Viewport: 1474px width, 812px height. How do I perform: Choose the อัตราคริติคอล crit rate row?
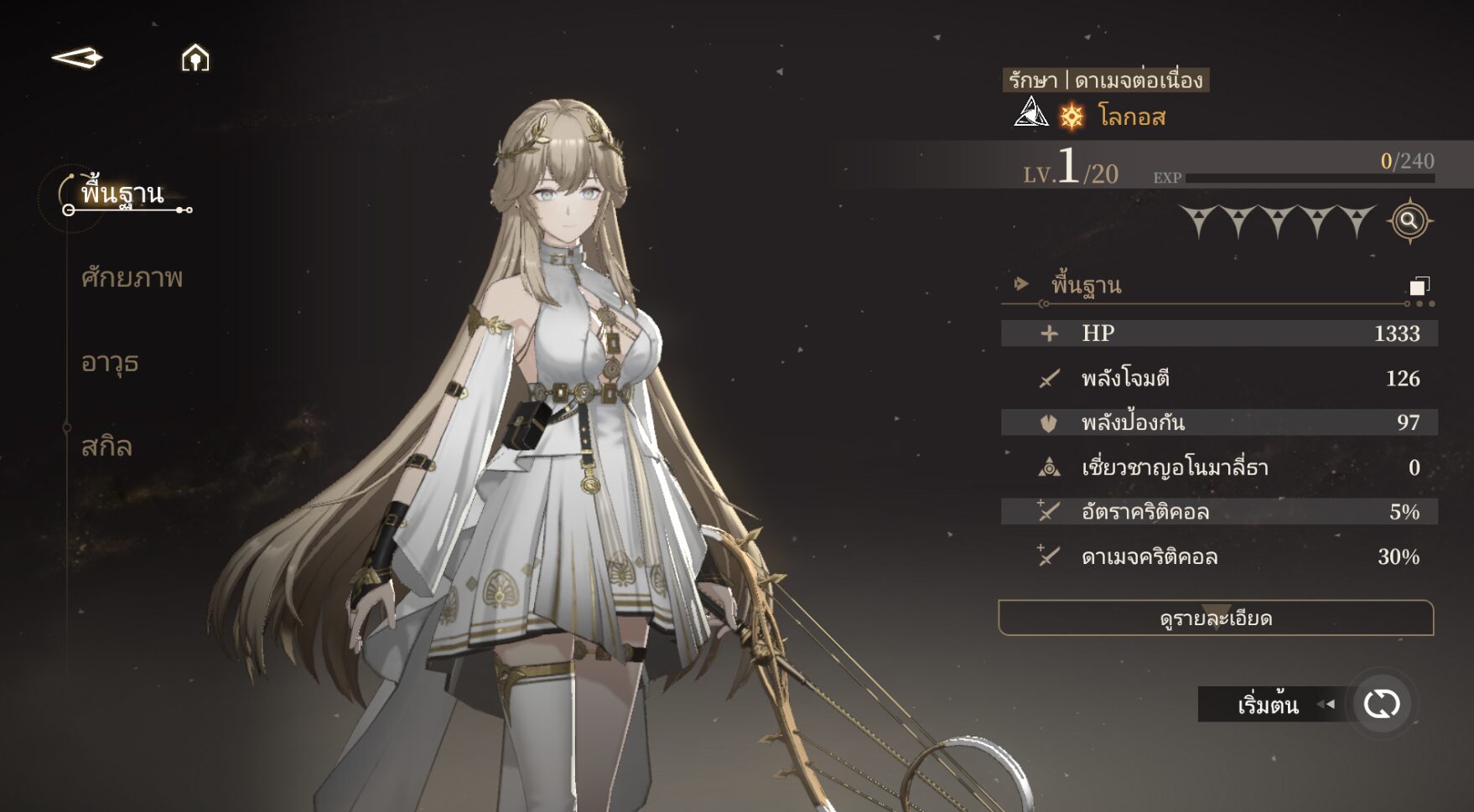[1219, 511]
